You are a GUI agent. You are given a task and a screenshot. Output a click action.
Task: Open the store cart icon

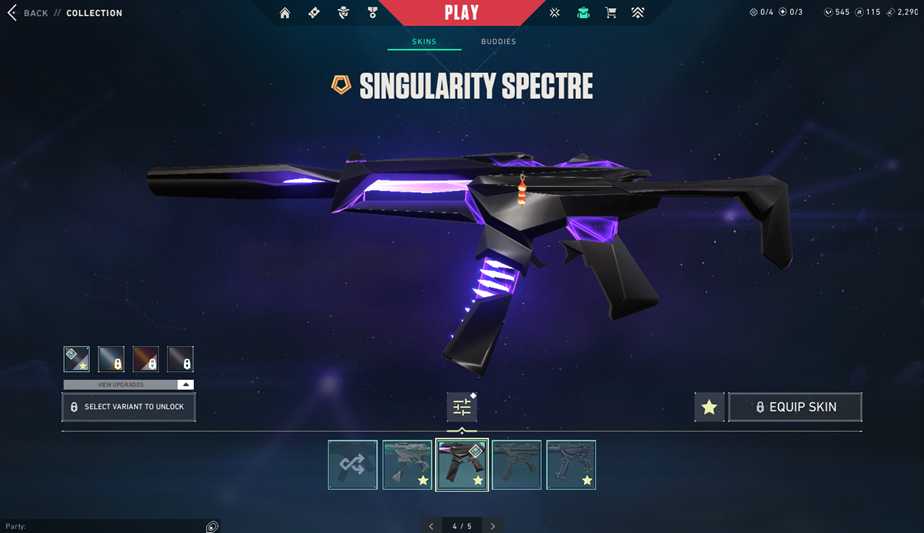[611, 13]
